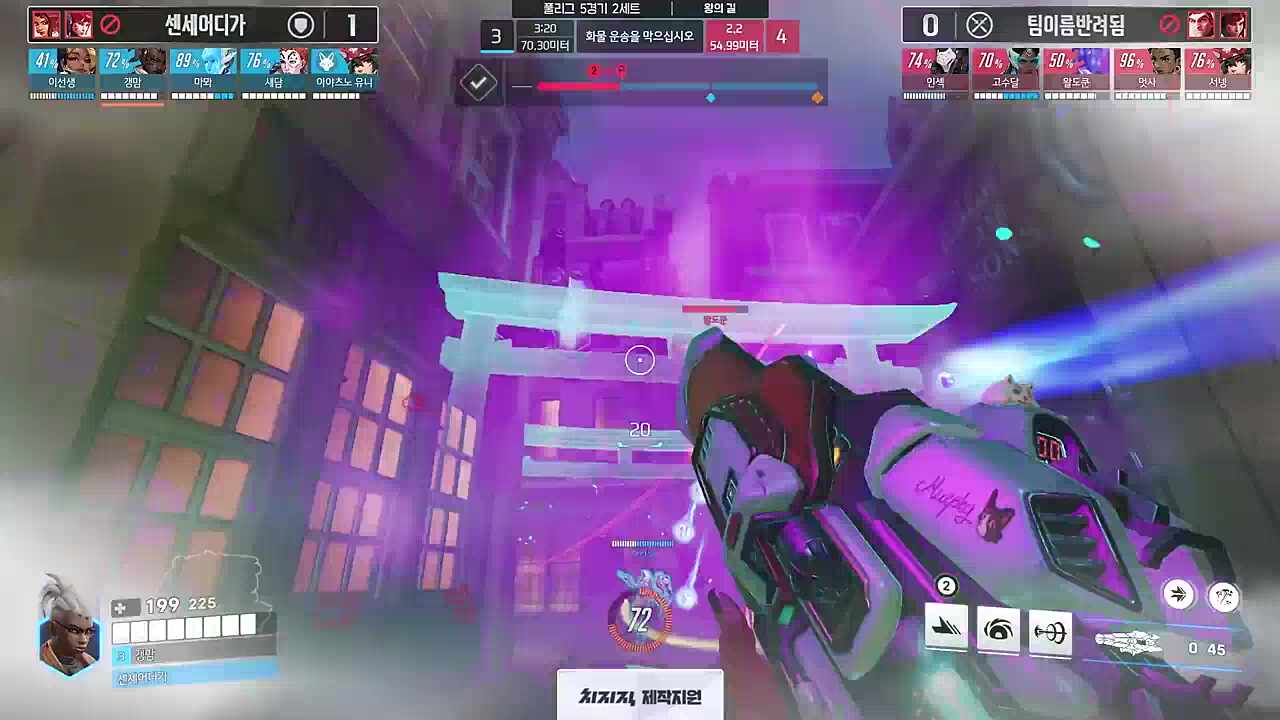Use the Disruptor Shot ability icon
Viewport: 1280px width, 720px height.
[x=998, y=631]
